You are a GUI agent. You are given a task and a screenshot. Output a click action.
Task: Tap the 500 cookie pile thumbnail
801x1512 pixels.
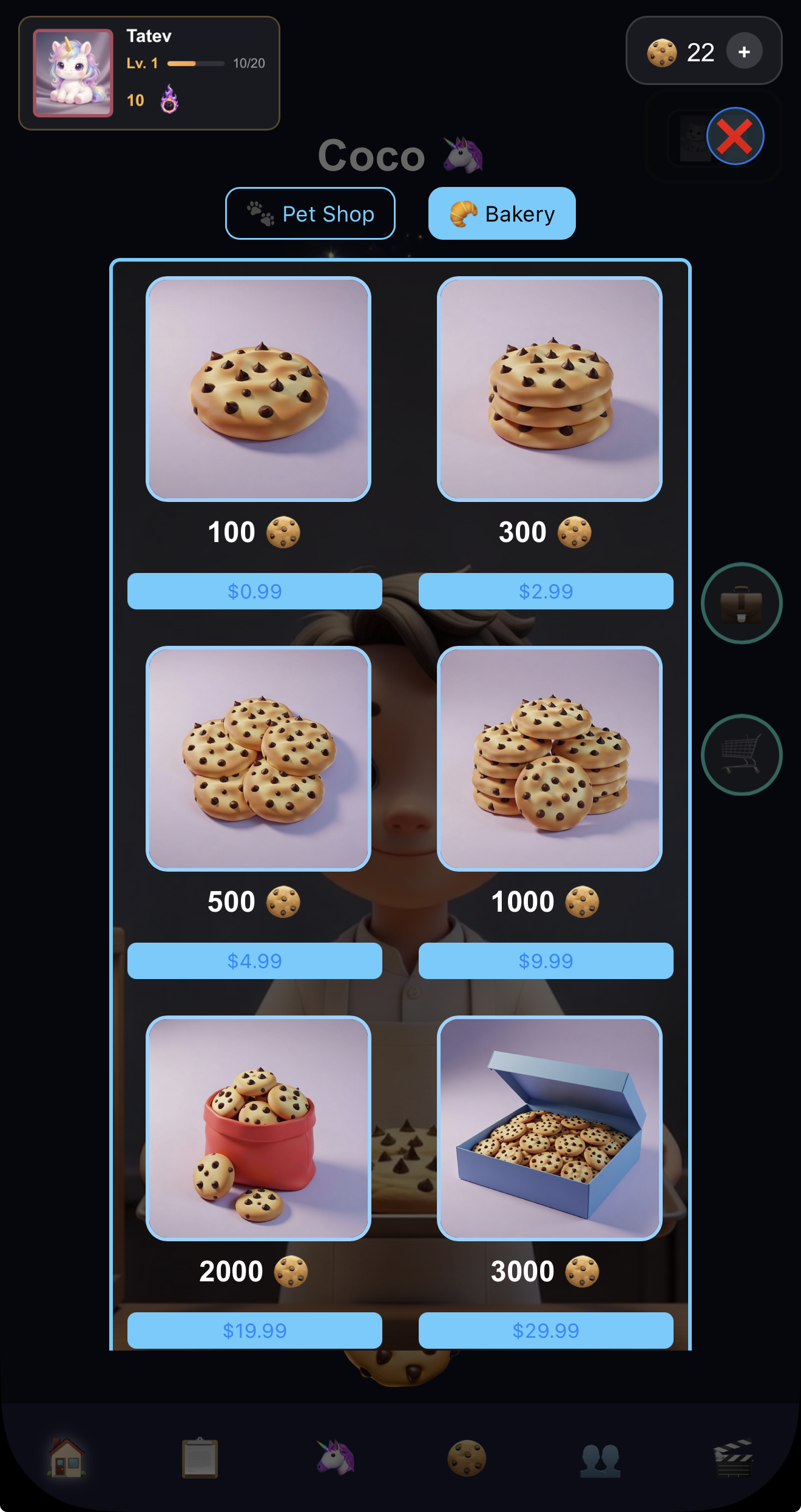[258, 758]
